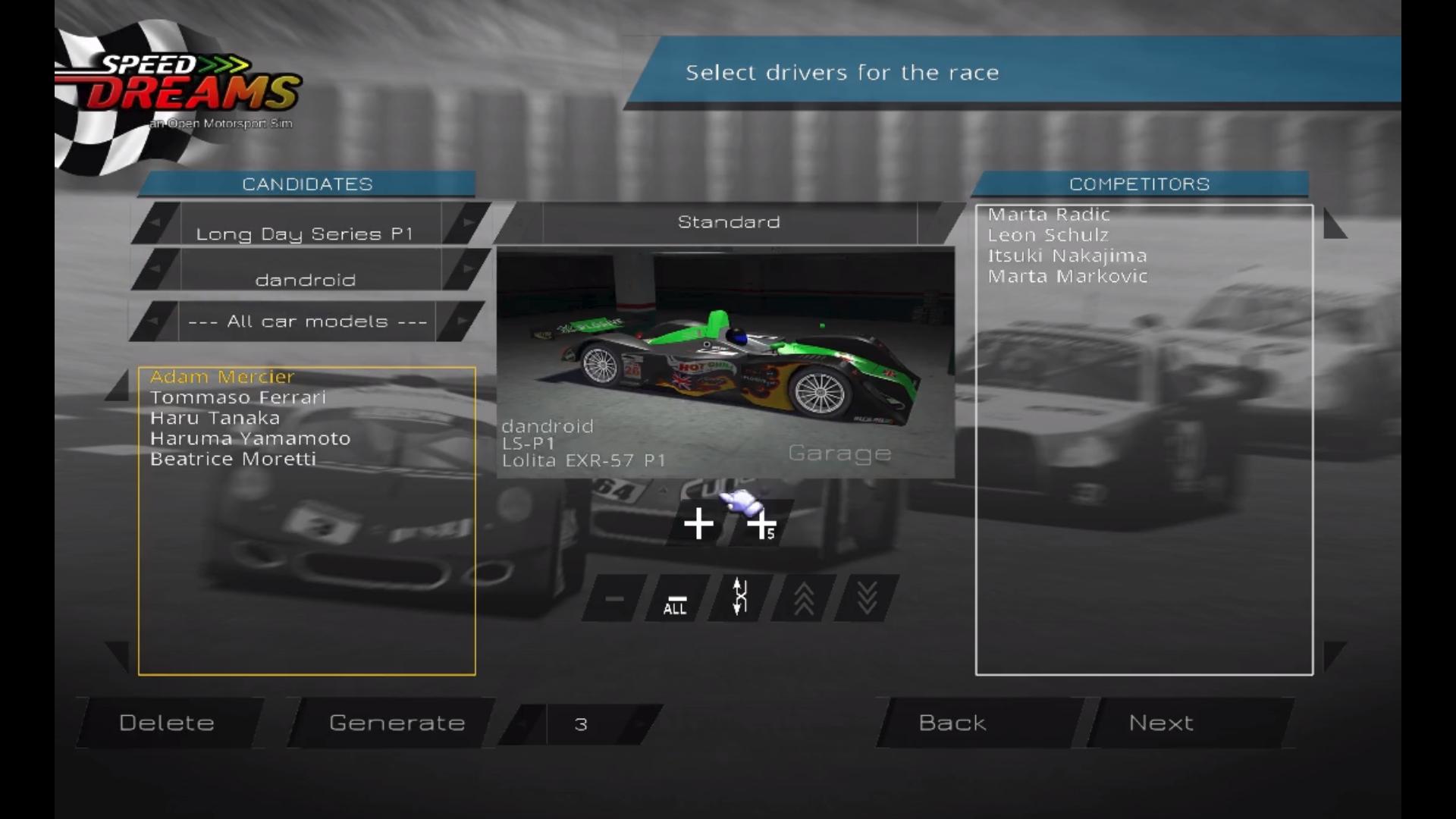Highlight Beatrice Moretti in candidates
The height and width of the screenshot is (819, 1456).
click(233, 459)
